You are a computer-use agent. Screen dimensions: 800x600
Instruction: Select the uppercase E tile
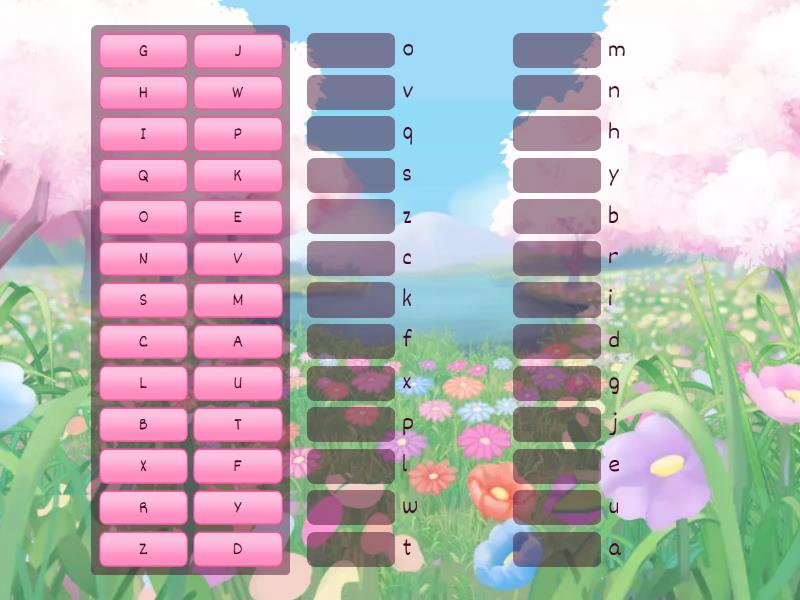pos(238,217)
